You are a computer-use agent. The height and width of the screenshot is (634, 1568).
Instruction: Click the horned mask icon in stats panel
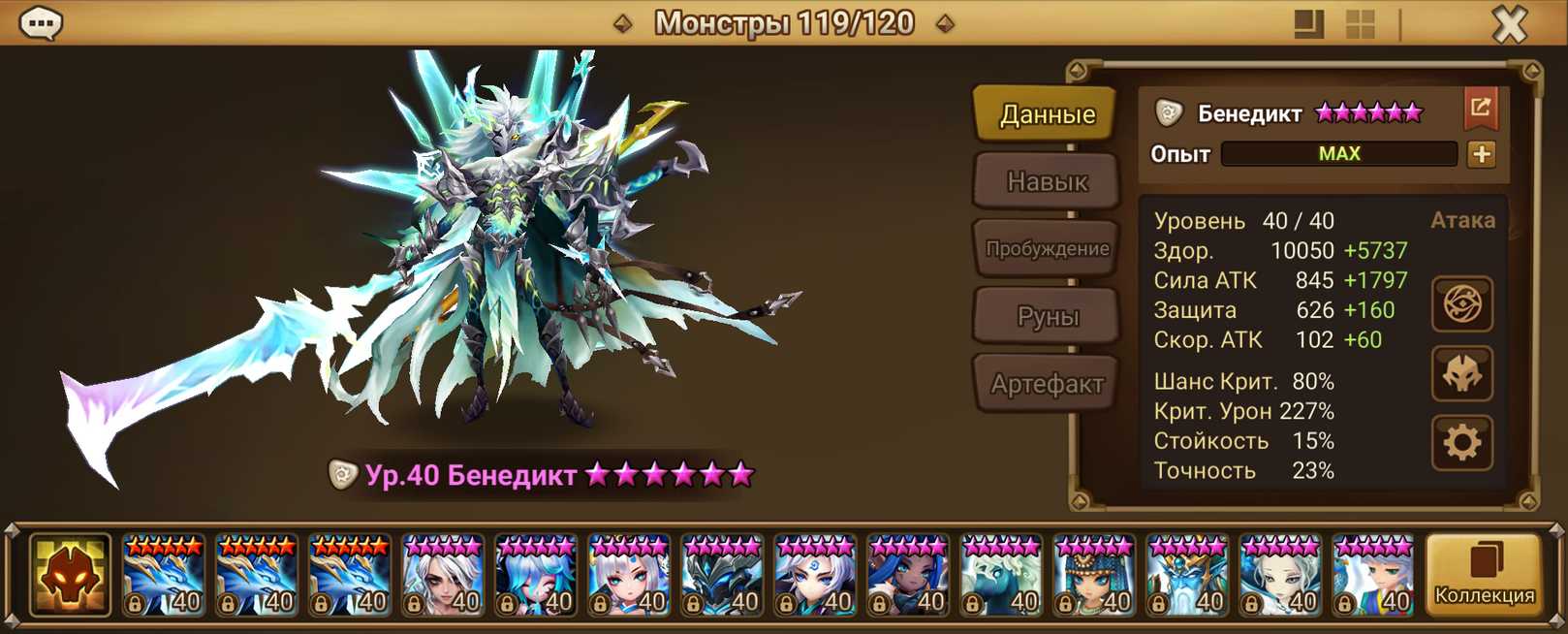1461,374
